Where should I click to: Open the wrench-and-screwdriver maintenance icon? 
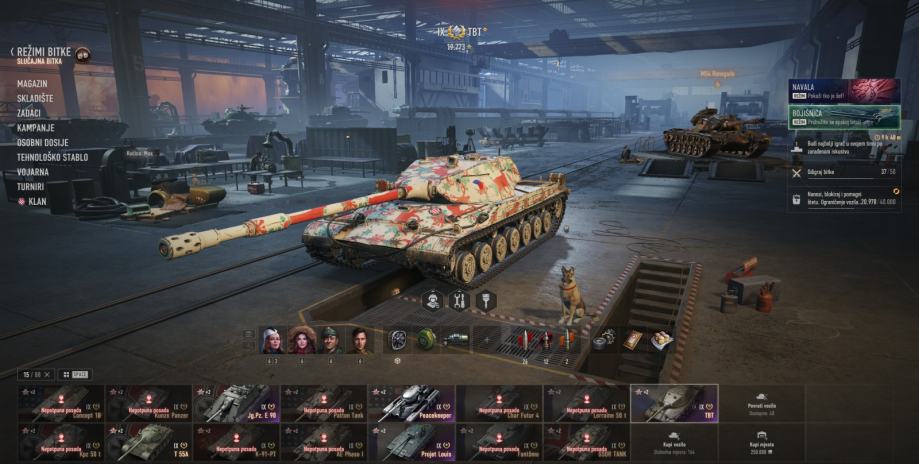point(459,300)
